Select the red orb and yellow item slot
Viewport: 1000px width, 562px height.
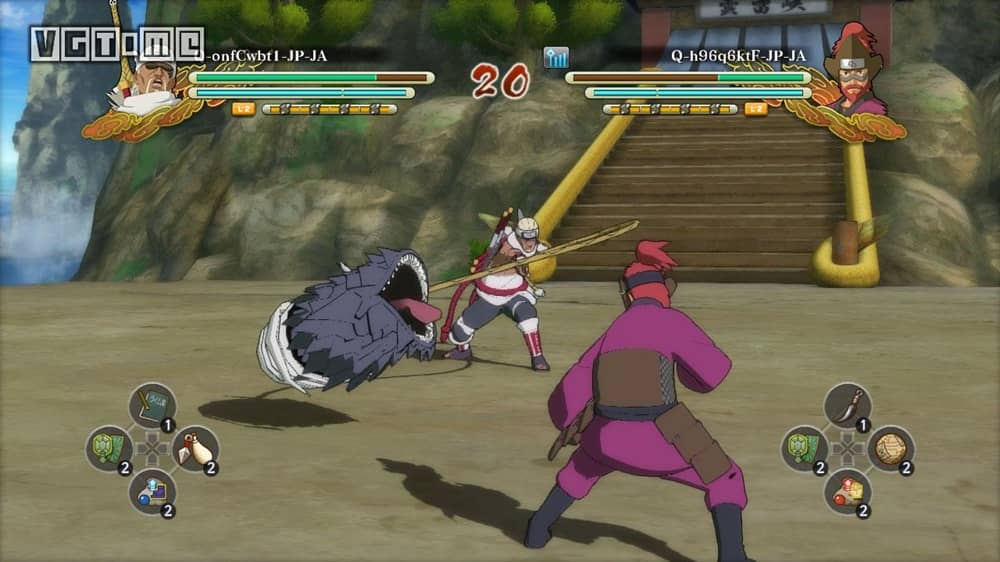[x=847, y=492]
